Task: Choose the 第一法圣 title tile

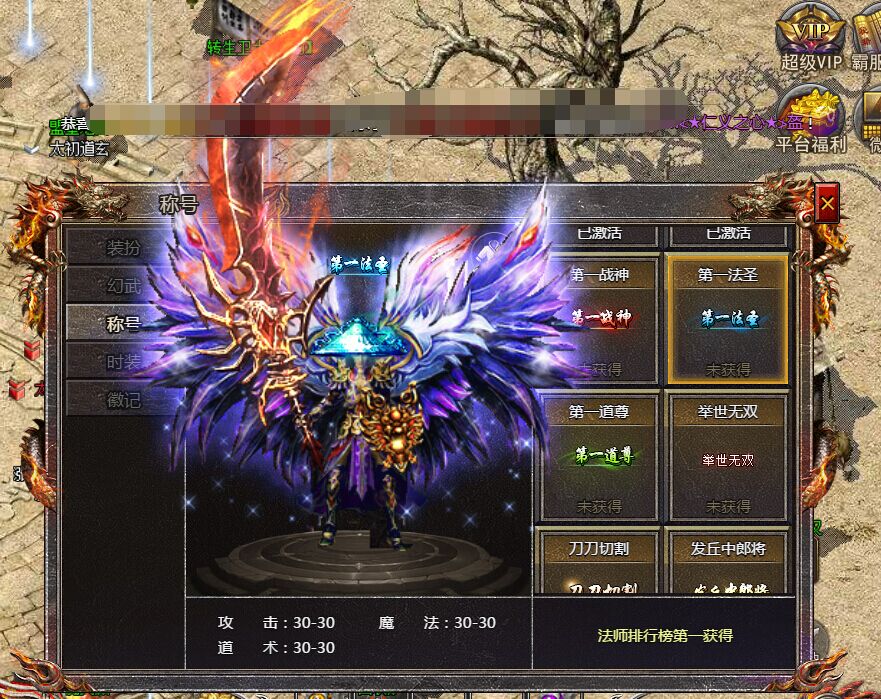Action: pos(728,320)
